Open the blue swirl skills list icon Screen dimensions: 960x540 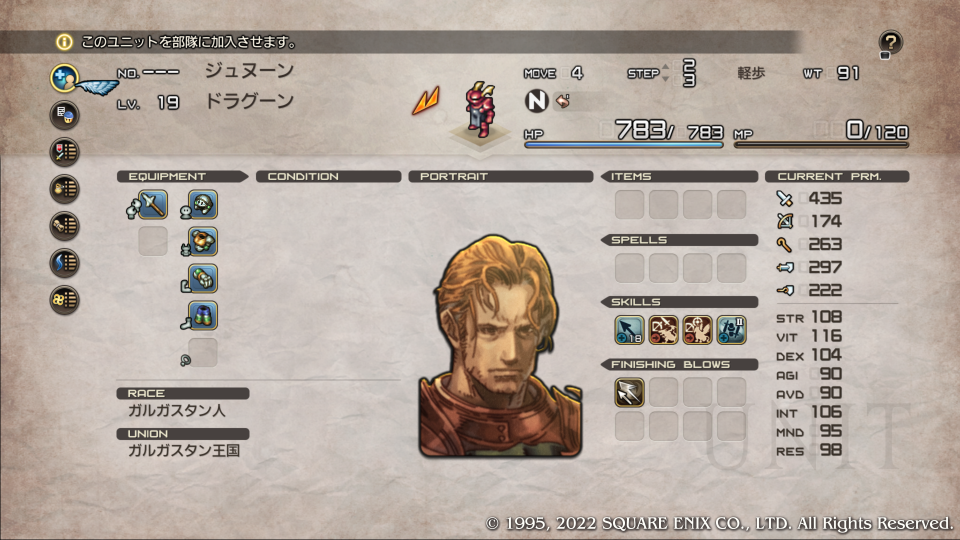pyautogui.click(x=65, y=262)
